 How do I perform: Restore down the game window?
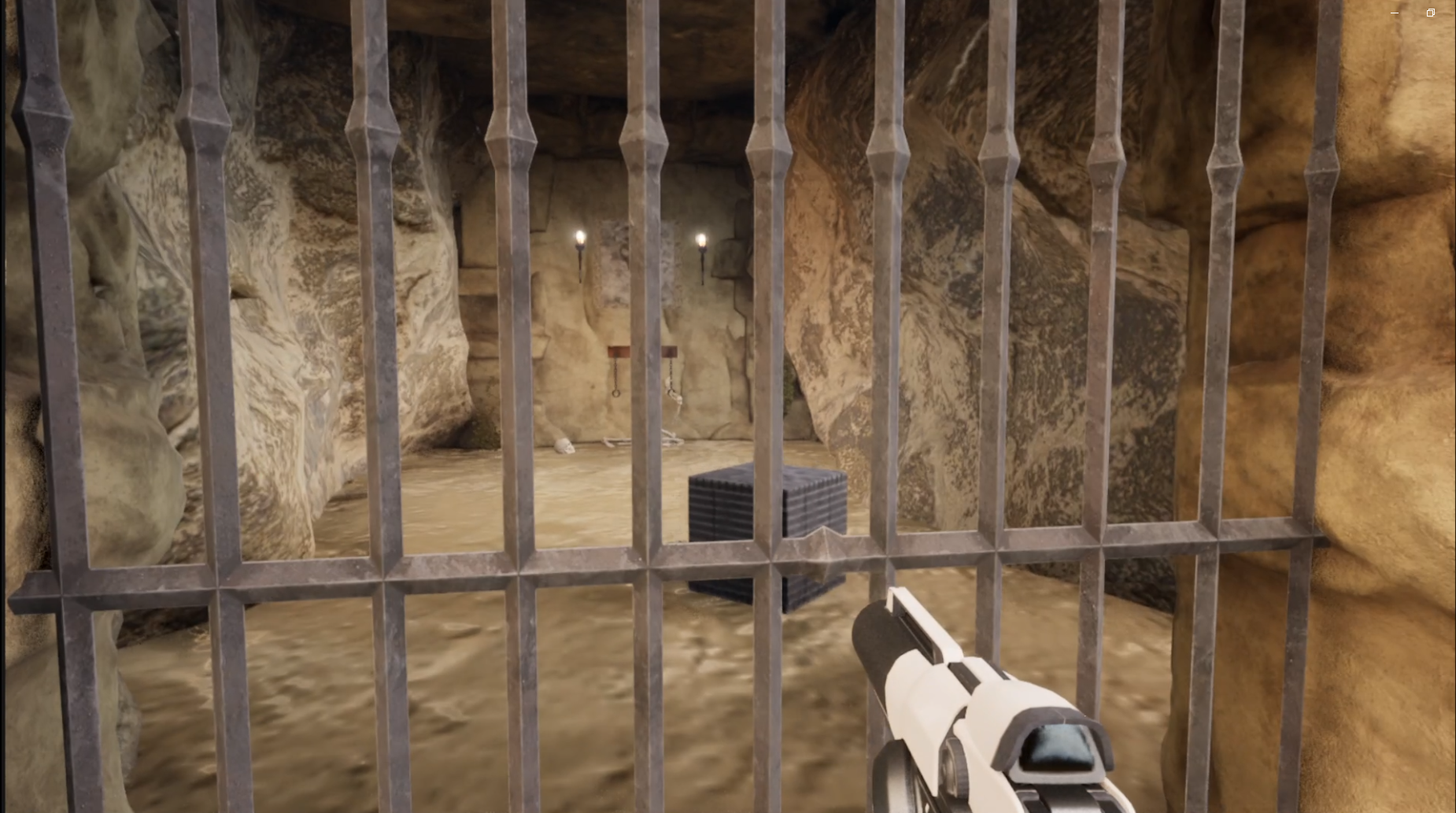1430,13
